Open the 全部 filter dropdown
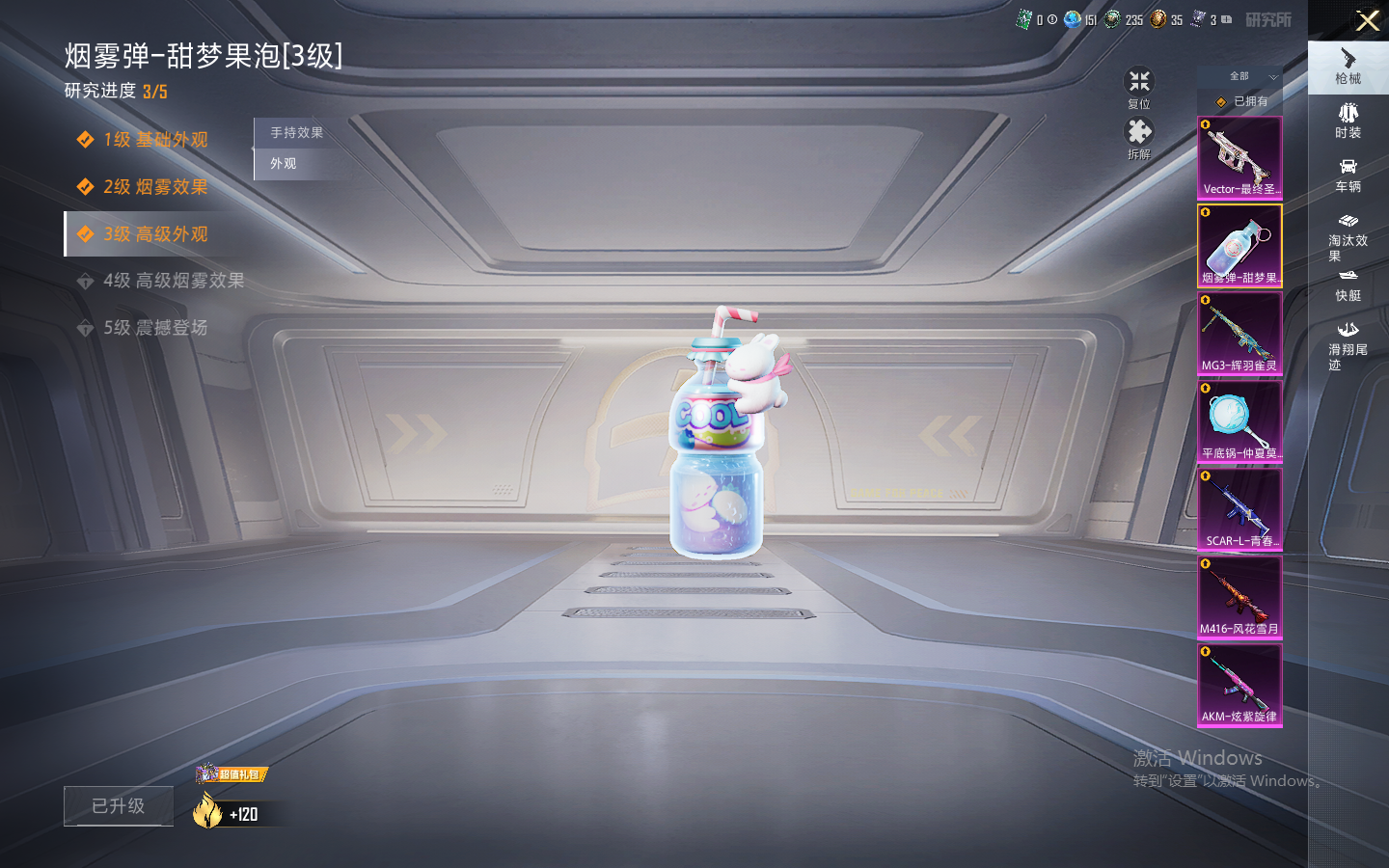The width and height of the screenshot is (1389, 868). click(1251, 76)
